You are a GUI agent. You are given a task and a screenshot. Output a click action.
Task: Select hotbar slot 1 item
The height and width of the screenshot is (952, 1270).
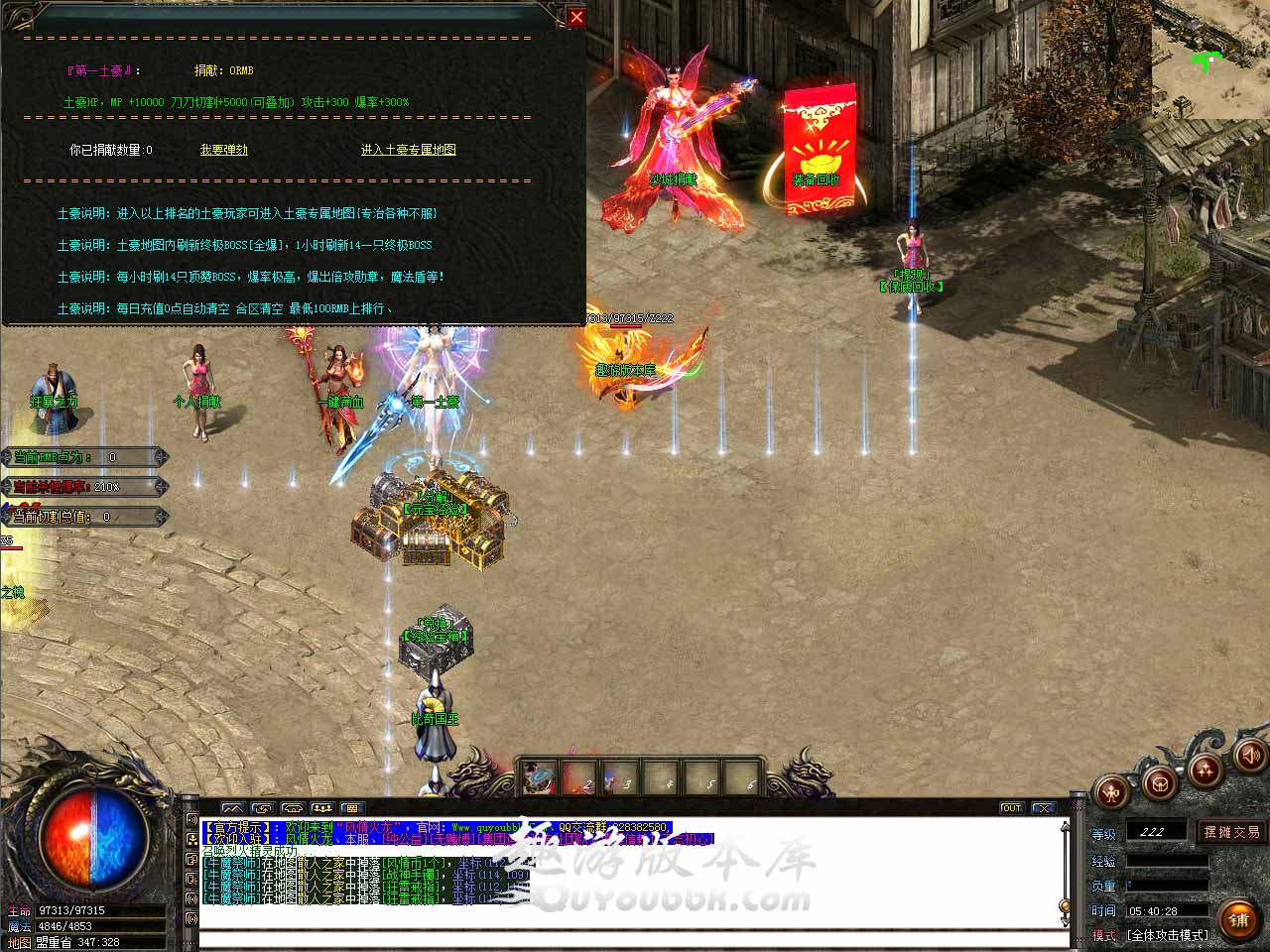coord(540,777)
